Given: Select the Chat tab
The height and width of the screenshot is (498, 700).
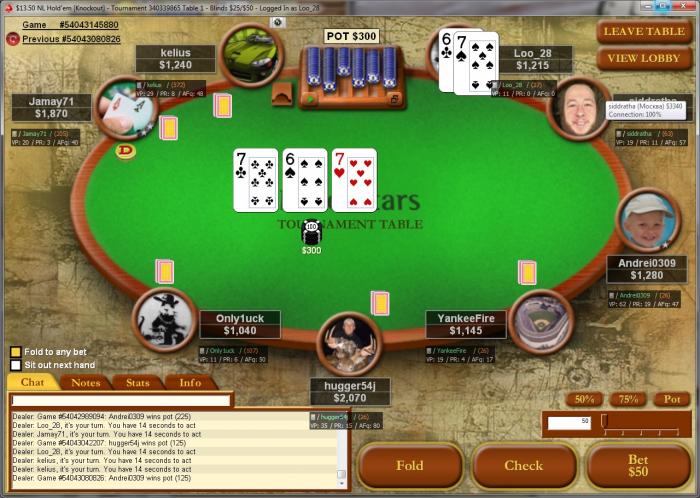Looking at the screenshot, I should click(33, 382).
